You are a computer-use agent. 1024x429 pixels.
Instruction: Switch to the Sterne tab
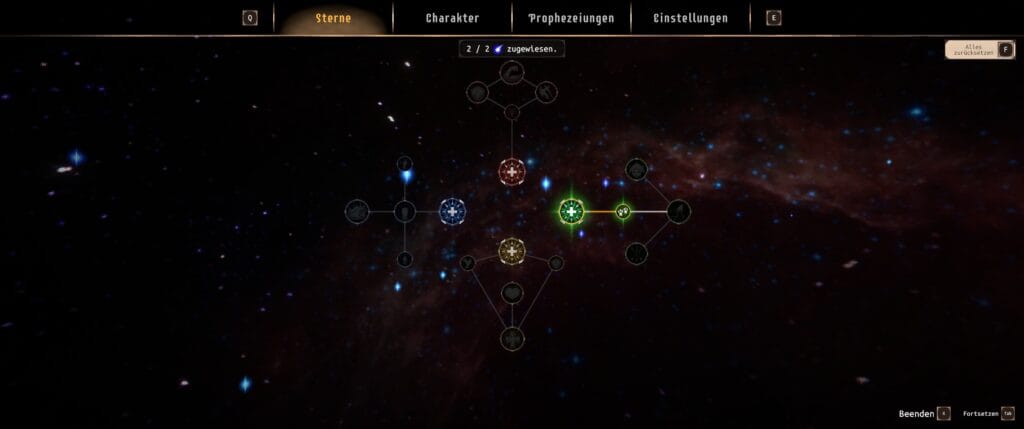333,18
